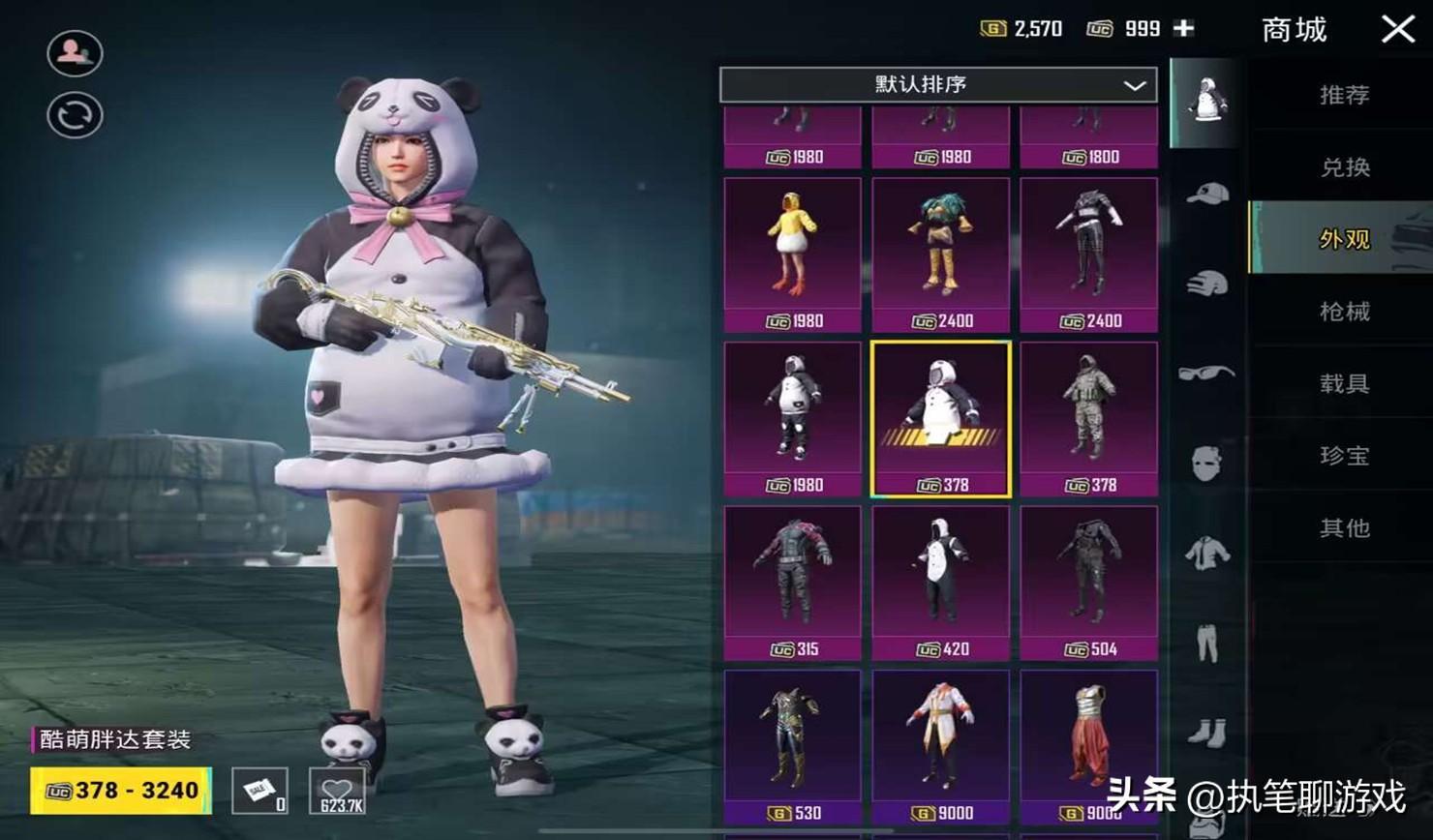Select the camo military outfit for 378 UC

click(1088, 419)
